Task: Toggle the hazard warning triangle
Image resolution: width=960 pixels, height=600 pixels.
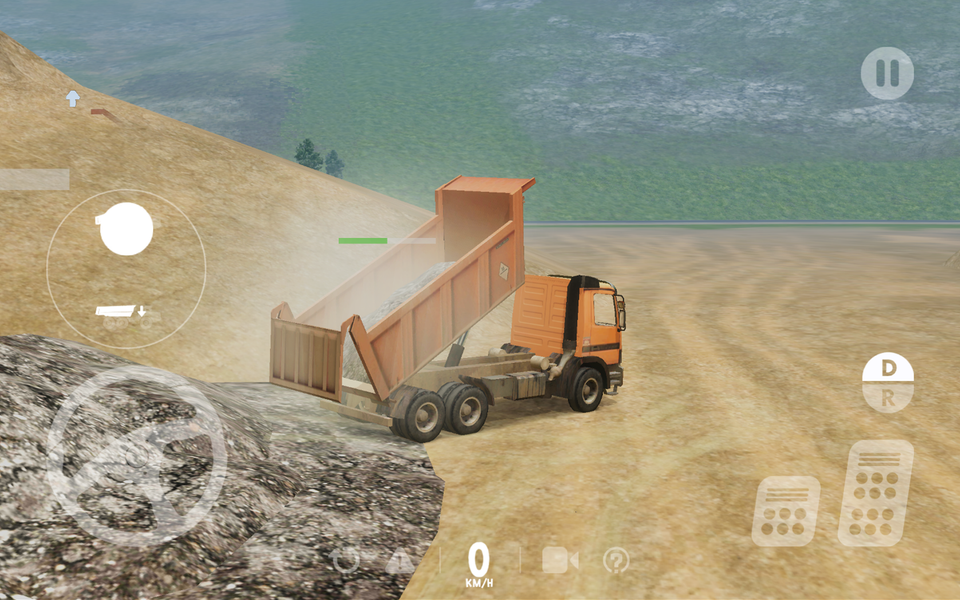Action: point(400,561)
